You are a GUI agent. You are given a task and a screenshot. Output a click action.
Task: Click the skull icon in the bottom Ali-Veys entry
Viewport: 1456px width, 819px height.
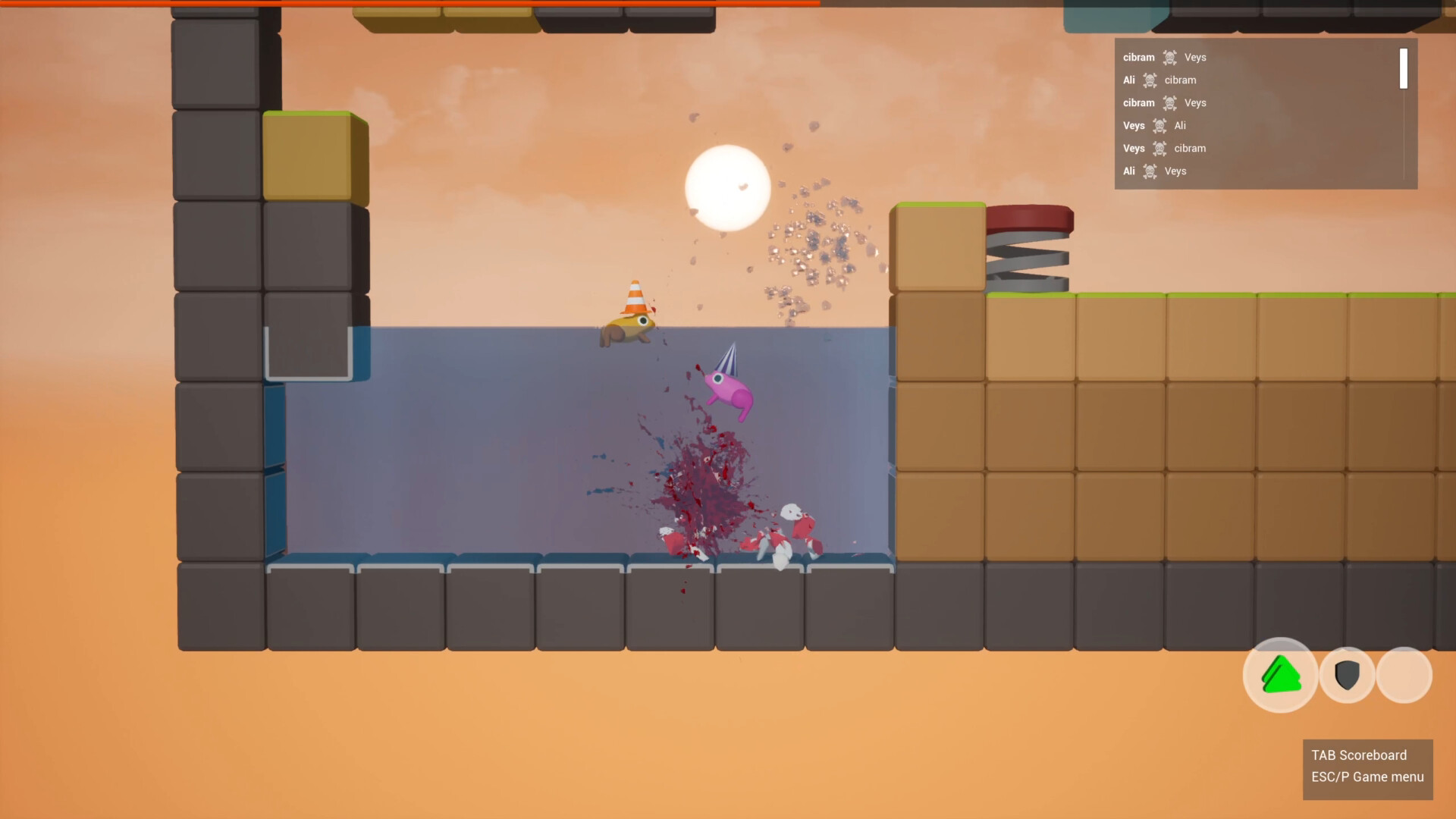pyautogui.click(x=1151, y=171)
